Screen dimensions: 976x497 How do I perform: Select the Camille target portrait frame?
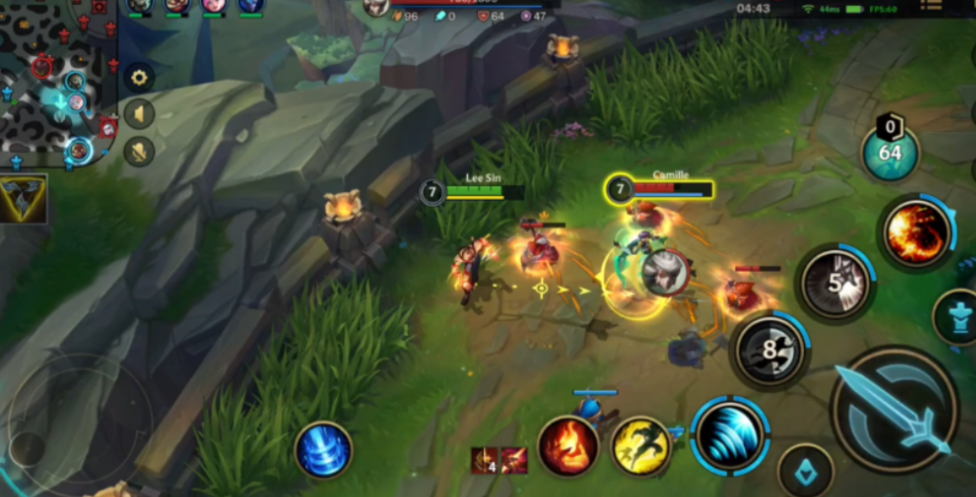(659, 188)
